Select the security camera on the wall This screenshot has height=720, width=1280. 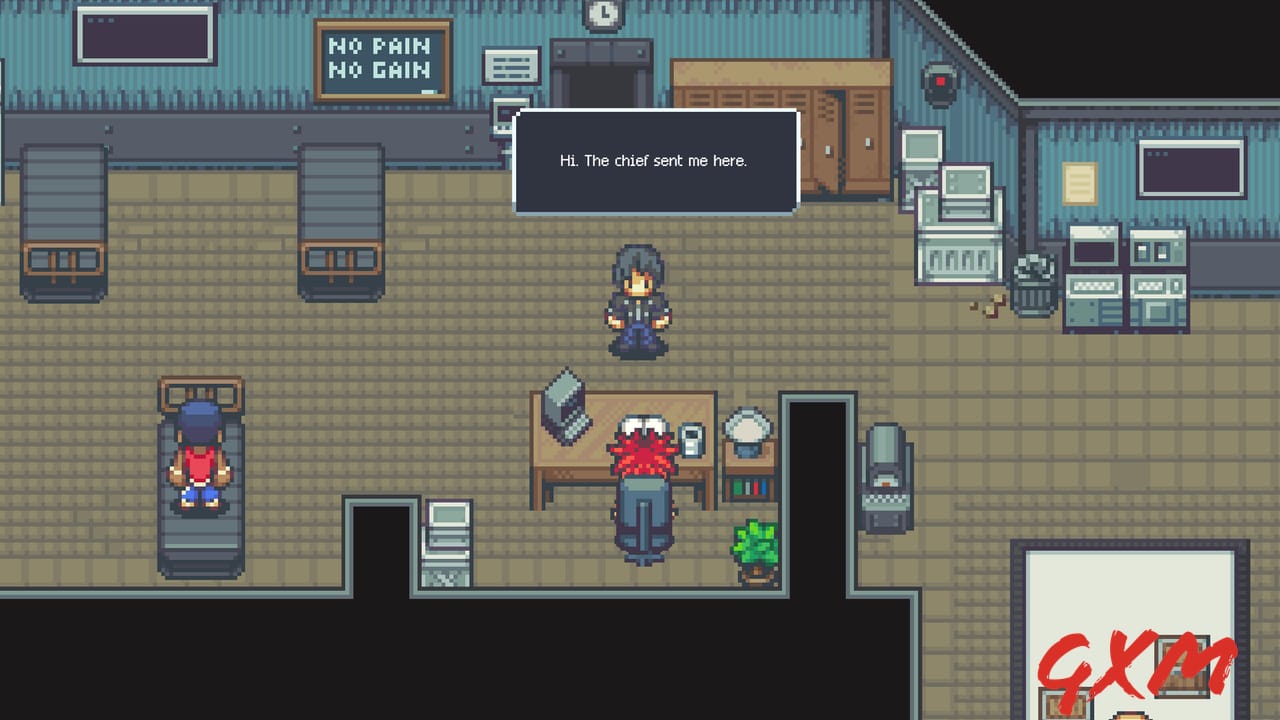941,85
